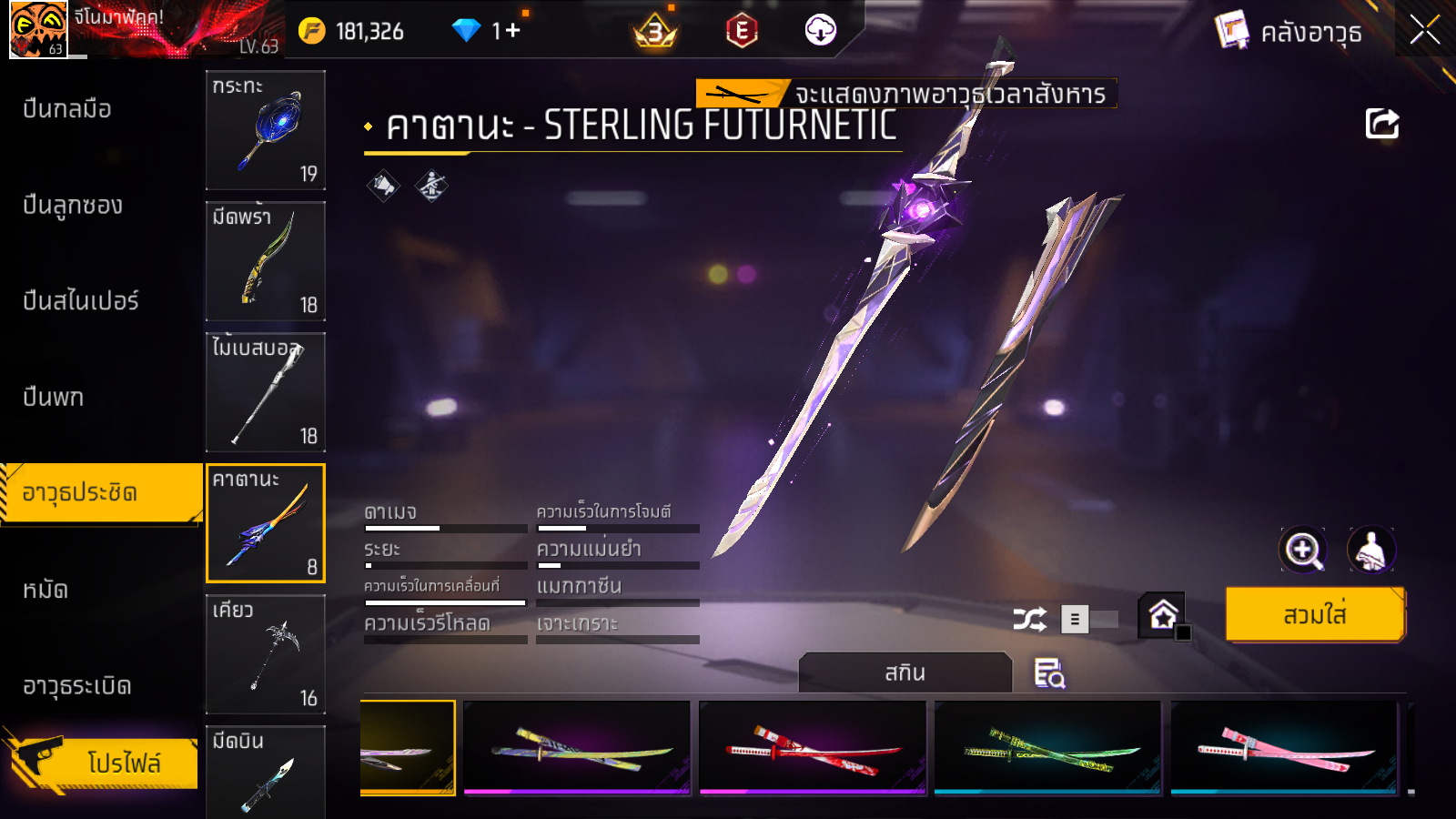Select the กระทะ weapon slot
Image resolution: width=1456 pixels, height=819 pixels.
pos(266,130)
